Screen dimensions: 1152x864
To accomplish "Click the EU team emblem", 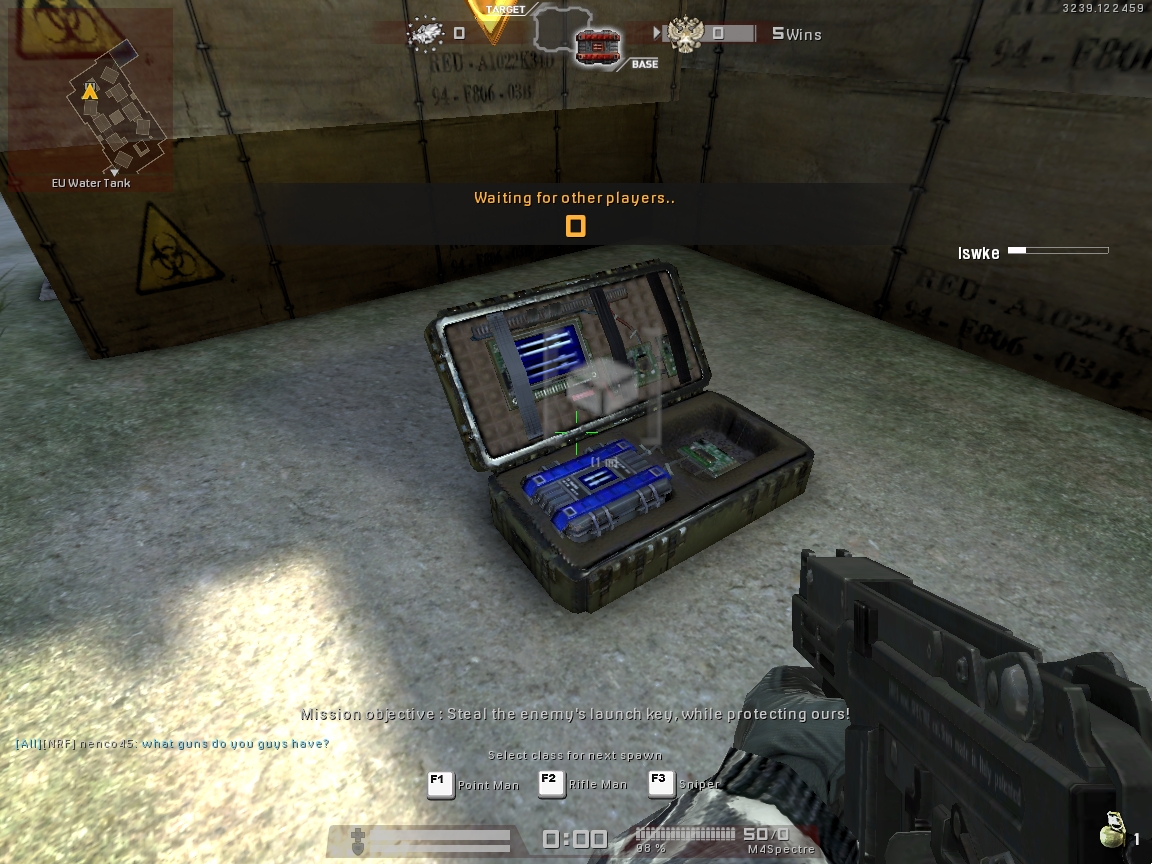I will coord(427,34).
